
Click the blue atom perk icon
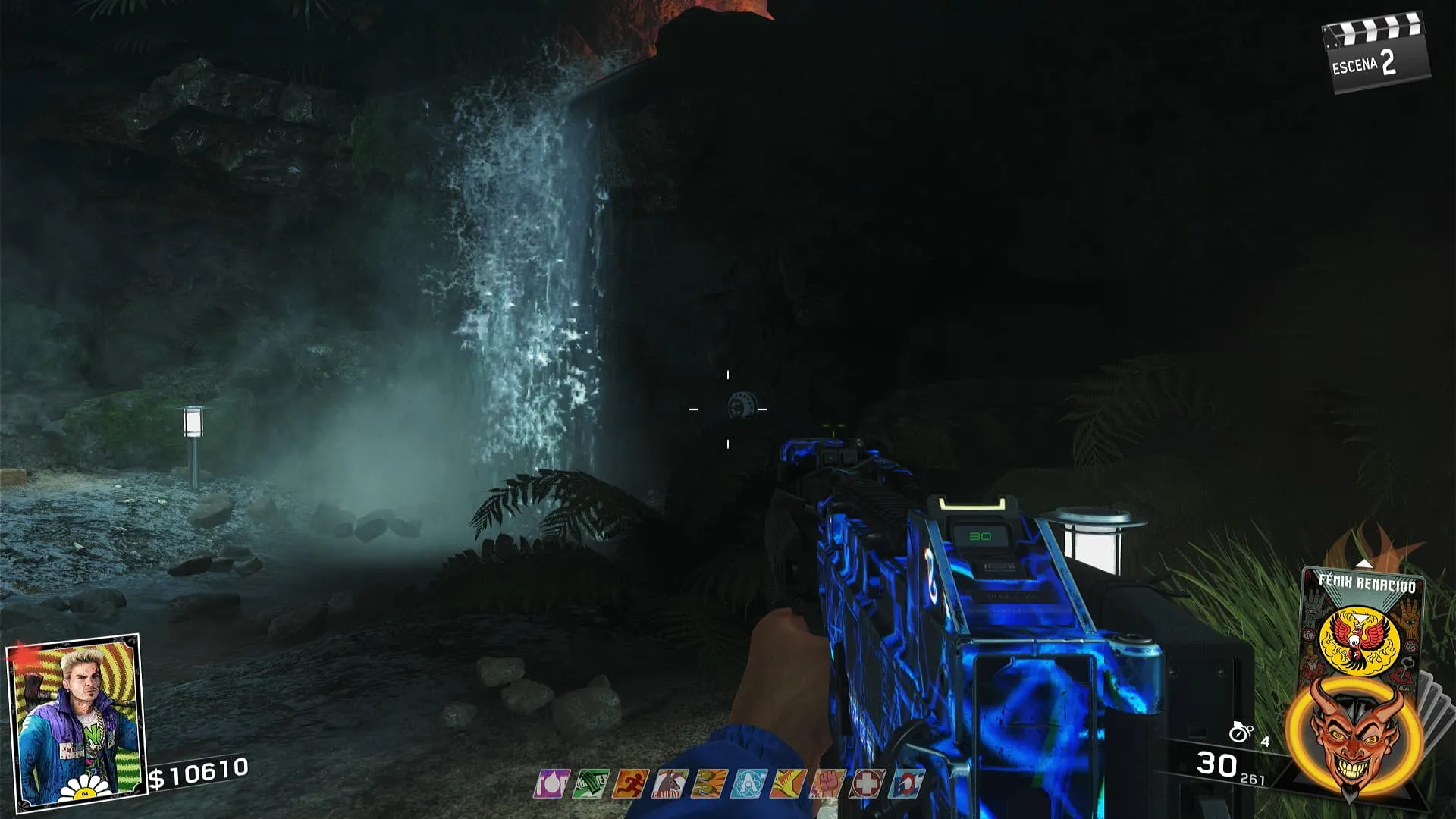[x=748, y=783]
